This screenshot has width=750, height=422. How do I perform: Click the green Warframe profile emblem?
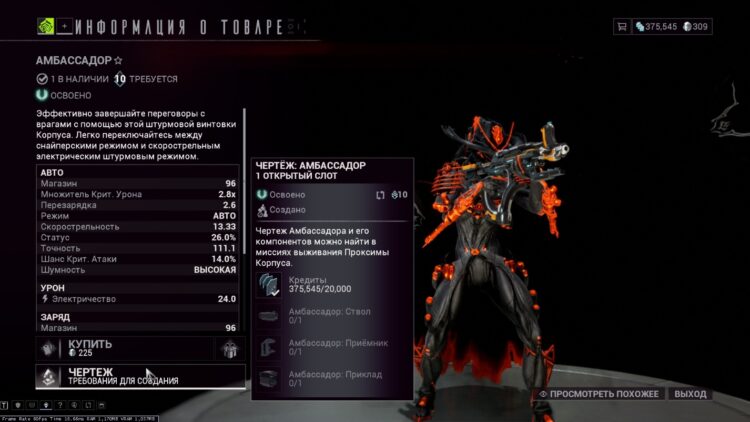[x=45, y=26]
